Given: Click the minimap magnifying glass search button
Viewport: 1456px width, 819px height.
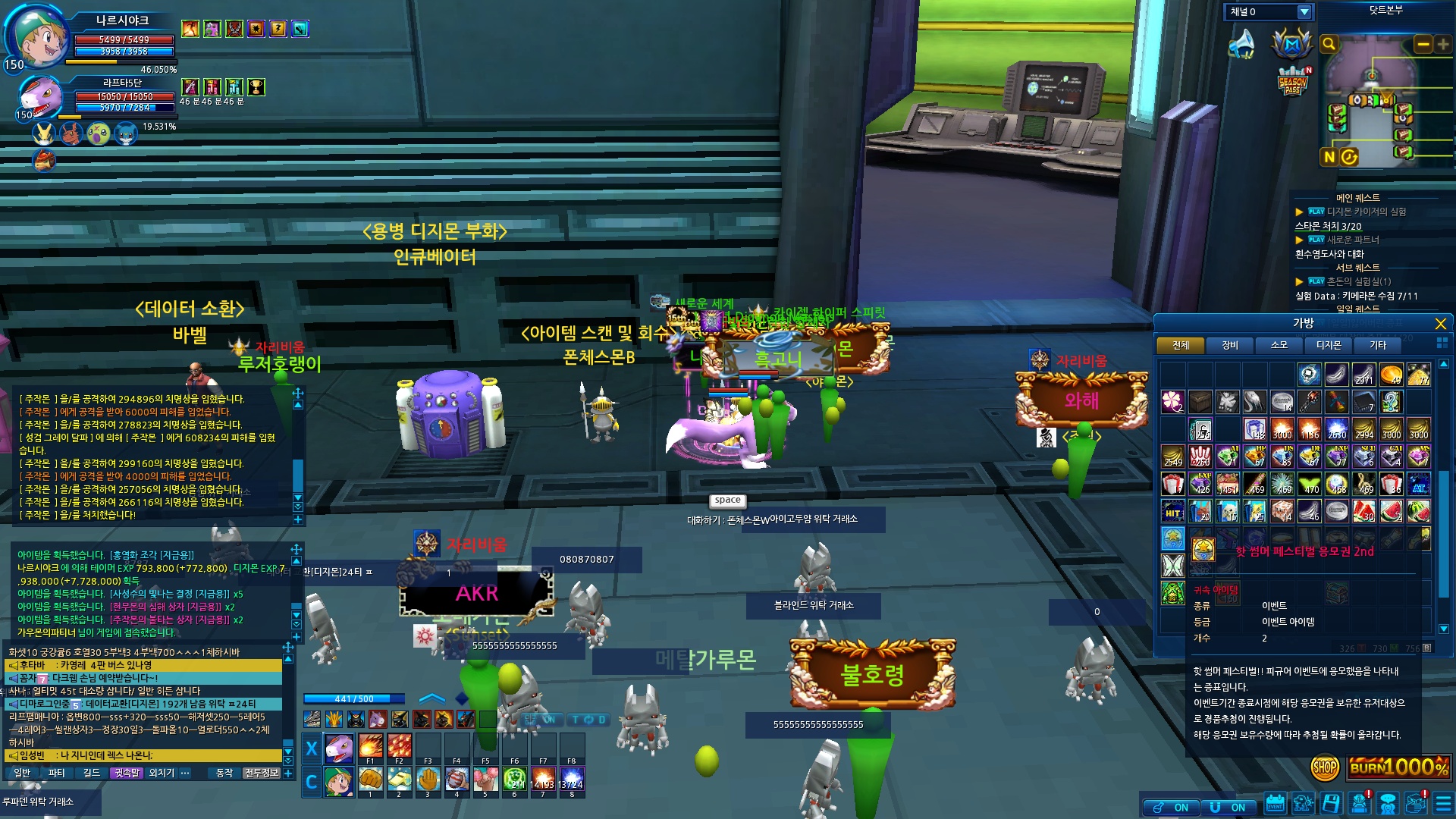Looking at the screenshot, I should [x=1329, y=45].
